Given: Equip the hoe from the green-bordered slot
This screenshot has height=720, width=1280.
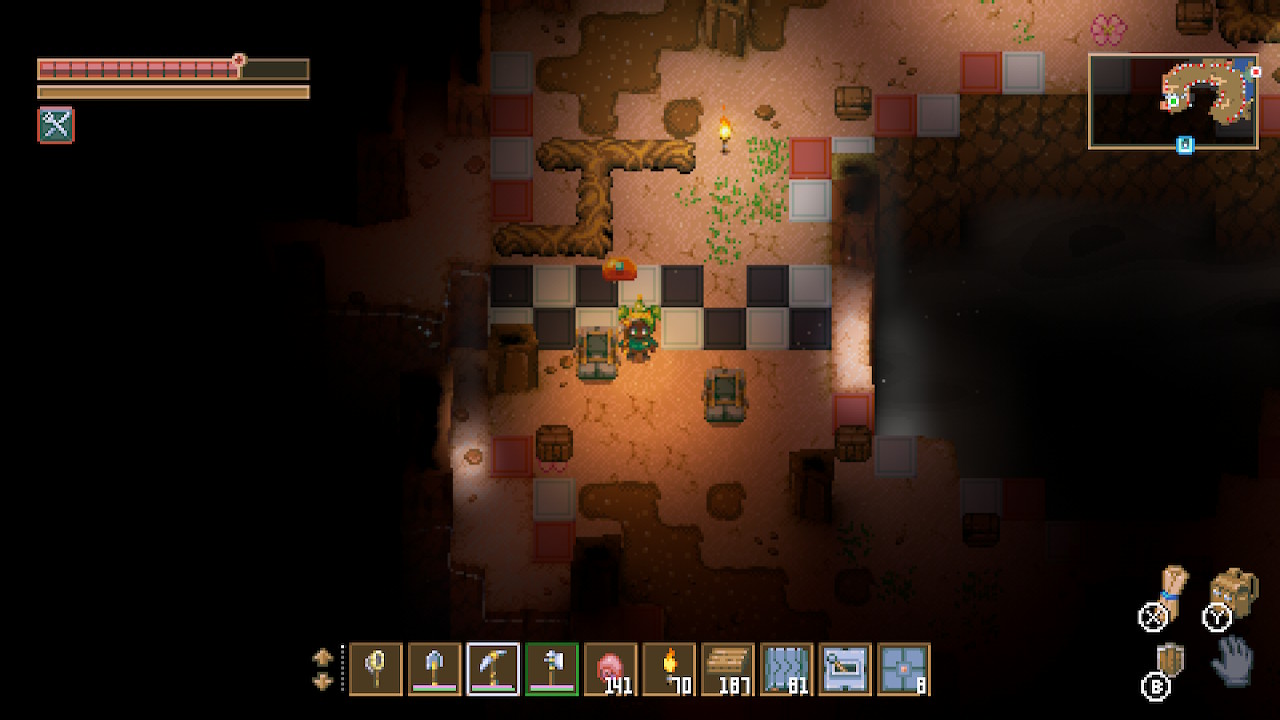Looking at the screenshot, I should 552,669.
